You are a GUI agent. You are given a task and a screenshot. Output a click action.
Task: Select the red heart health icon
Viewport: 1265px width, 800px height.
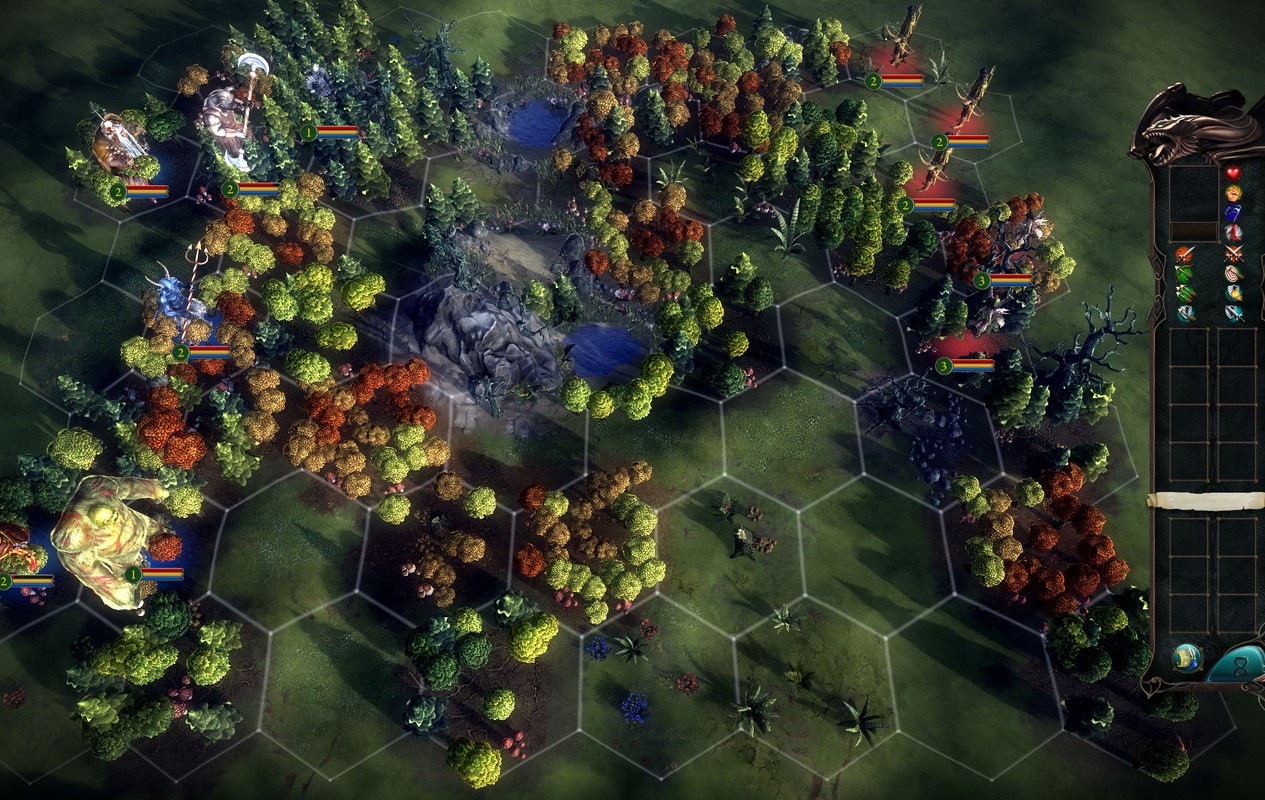point(1233,173)
